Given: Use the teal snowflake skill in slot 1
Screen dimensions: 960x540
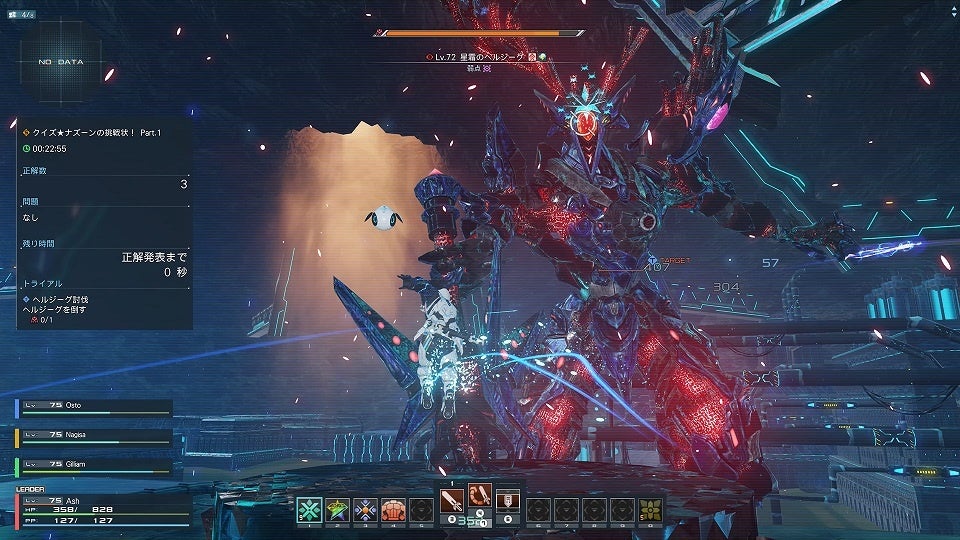Looking at the screenshot, I should pyautogui.click(x=311, y=509).
